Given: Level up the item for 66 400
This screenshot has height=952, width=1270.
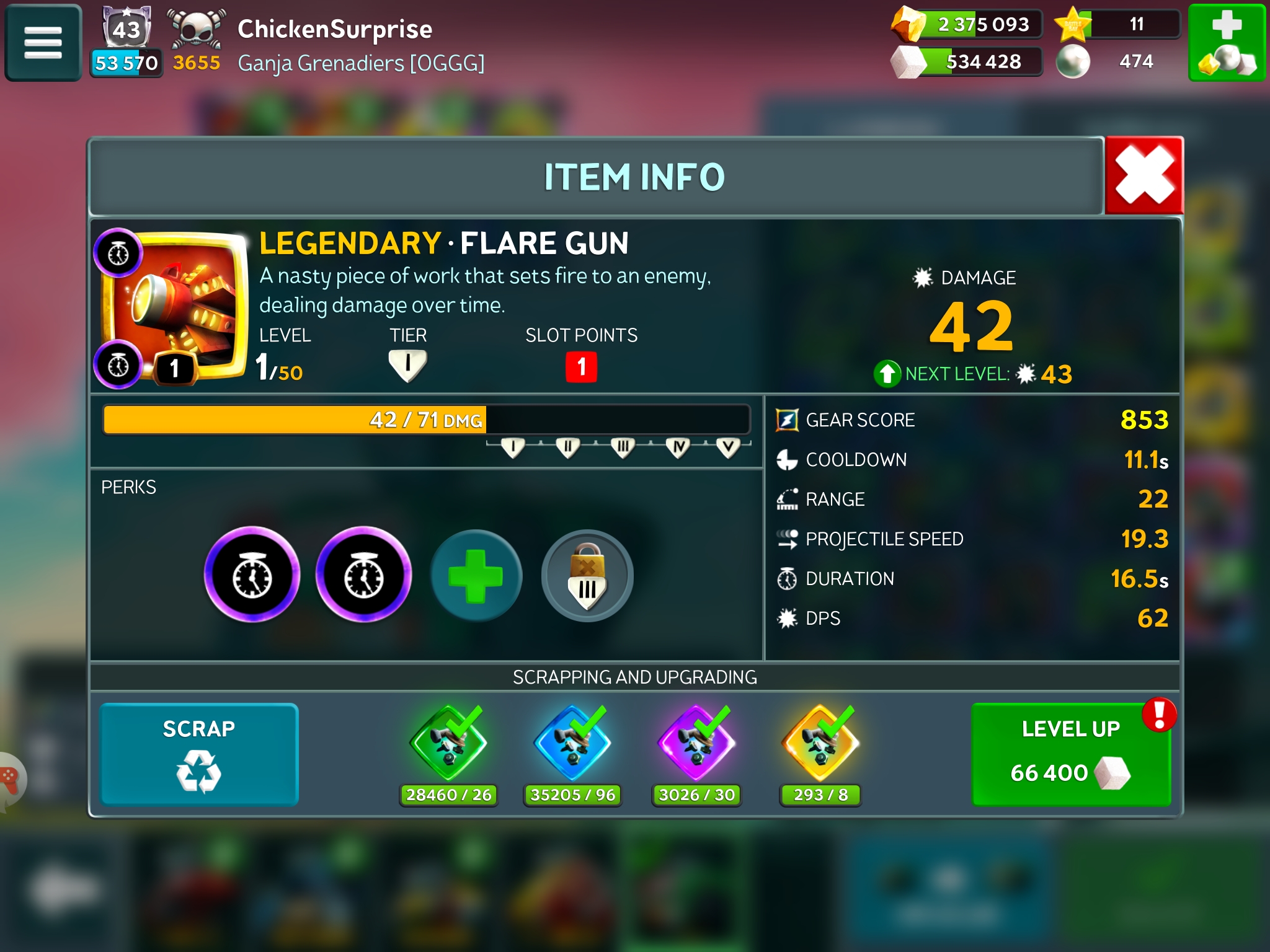Looking at the screenshot, I should 1071,754.
